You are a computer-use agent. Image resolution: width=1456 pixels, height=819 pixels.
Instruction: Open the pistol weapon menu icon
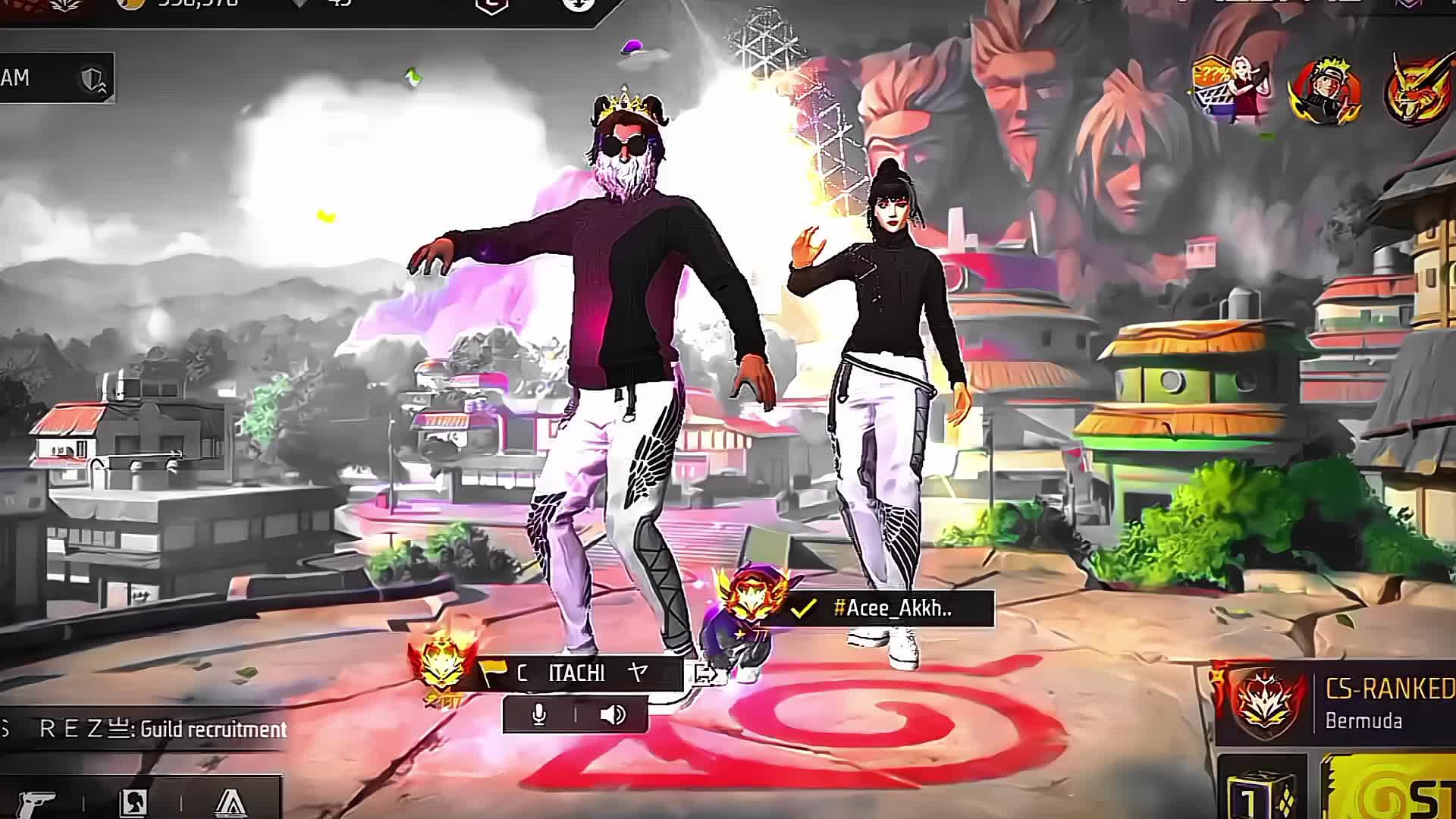point(36,801)
